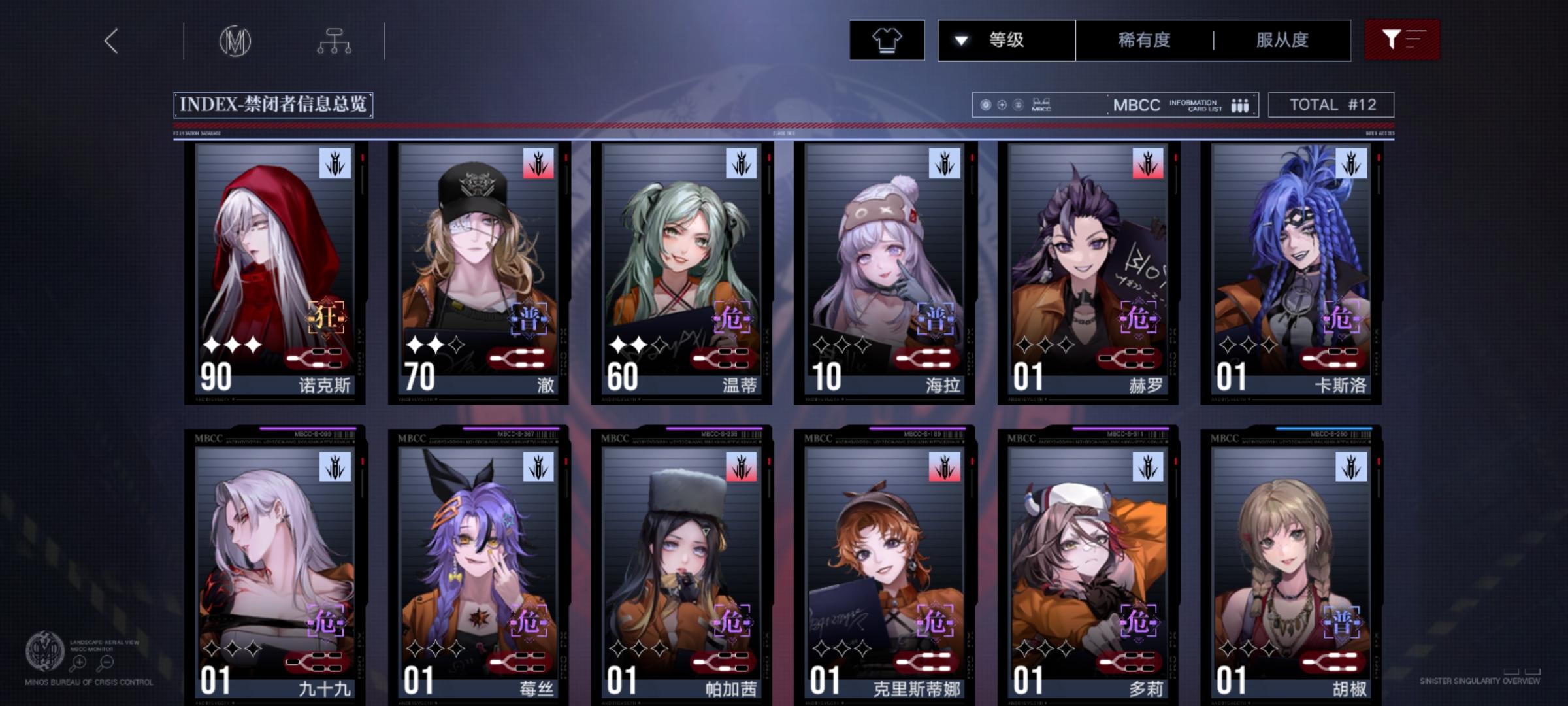Click the card list icon next to MBCC label
This screenshot has width=1568, height=706.
[x=1239, y=104]
